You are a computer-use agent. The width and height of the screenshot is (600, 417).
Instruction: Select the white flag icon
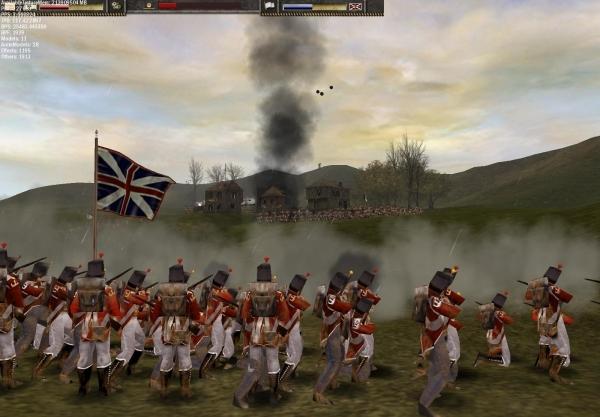(x=270, y=6)
